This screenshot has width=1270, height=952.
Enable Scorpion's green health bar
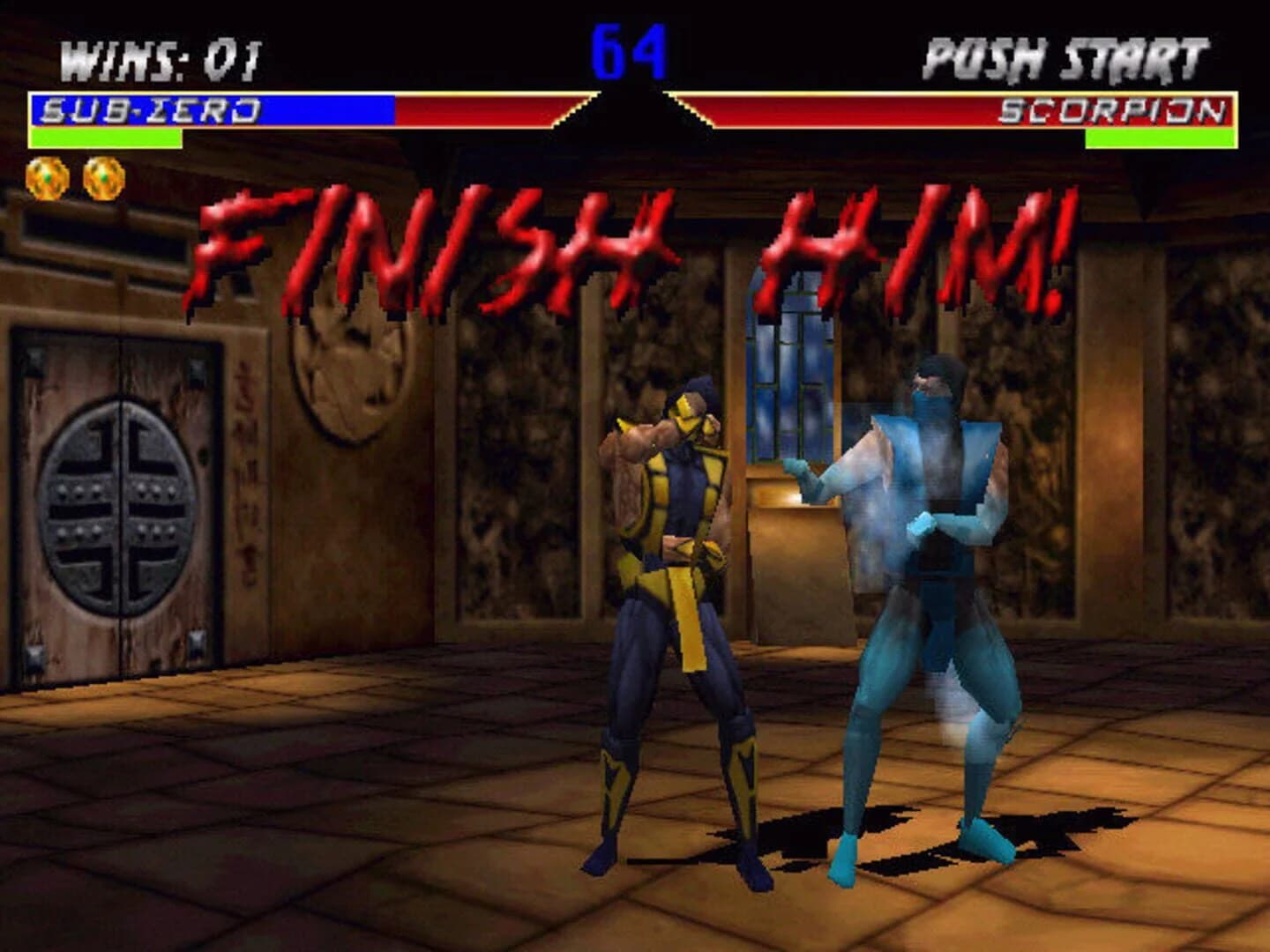tap(1164, 139)
